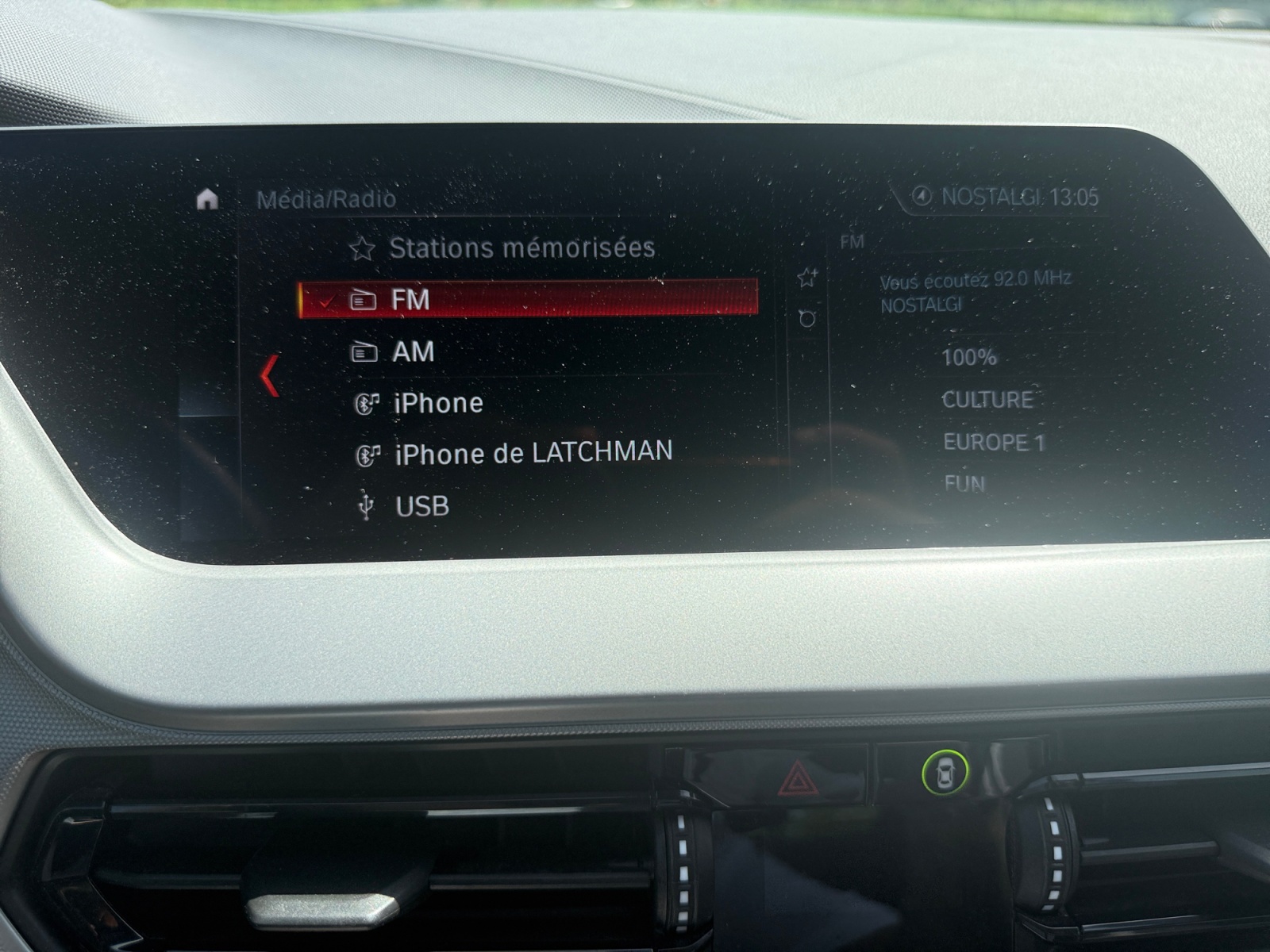
Task: Click the red back arrow
Action: pos(270,376)
